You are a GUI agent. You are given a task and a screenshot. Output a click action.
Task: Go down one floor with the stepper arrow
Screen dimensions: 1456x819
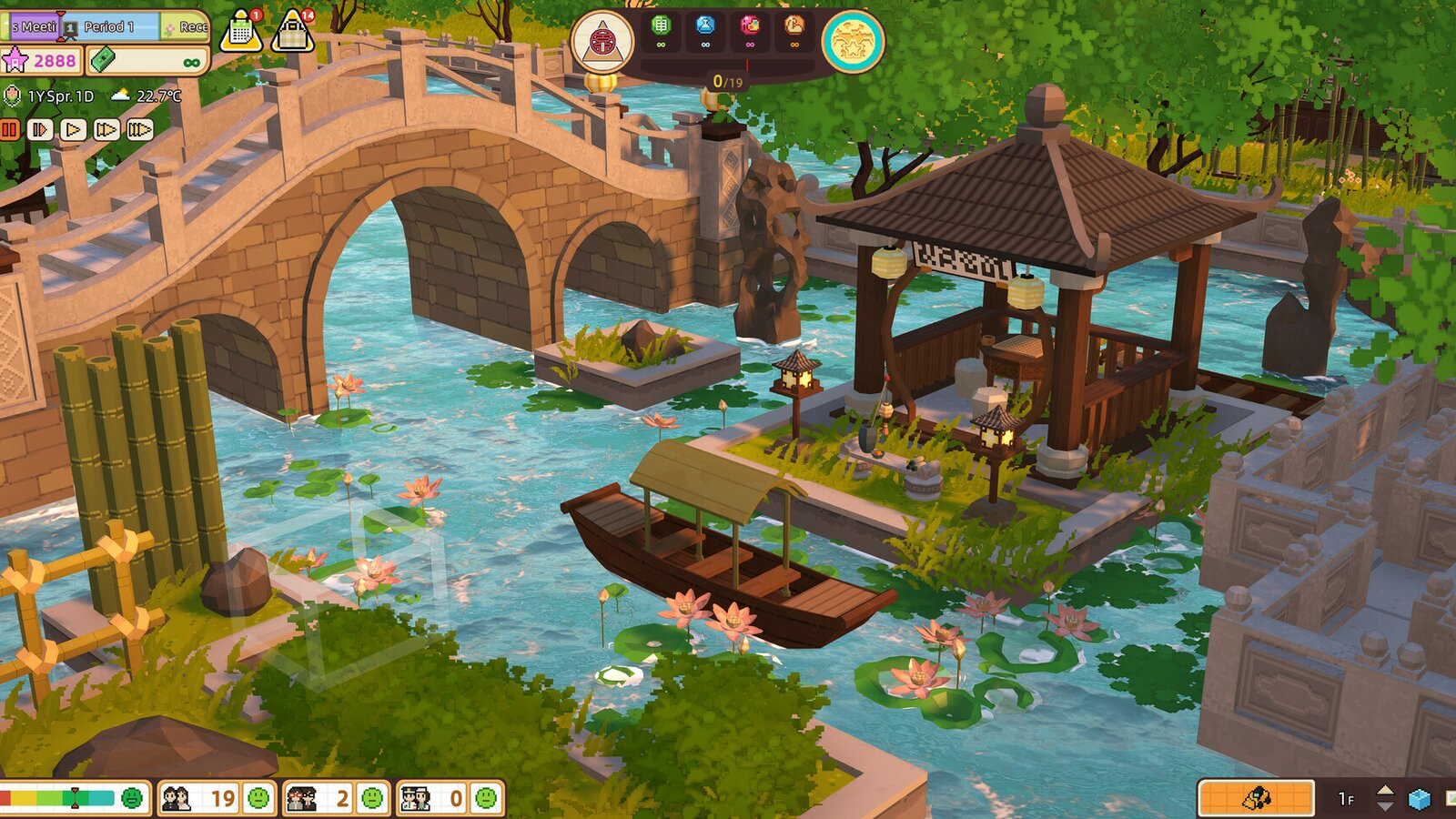pos(1385,806)
